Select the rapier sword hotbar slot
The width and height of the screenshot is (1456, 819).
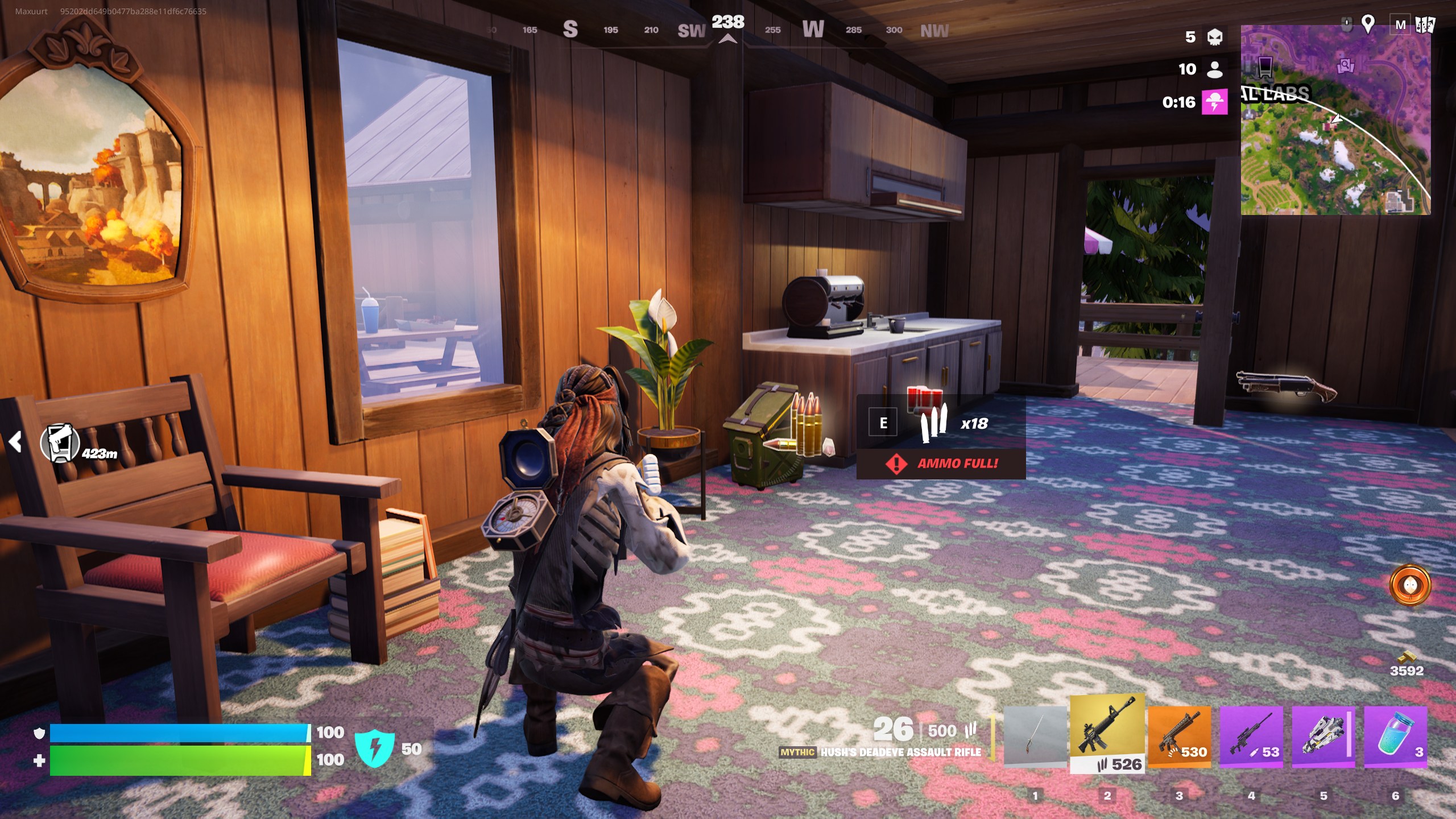pyautogui.click(x=1035, y=737)
